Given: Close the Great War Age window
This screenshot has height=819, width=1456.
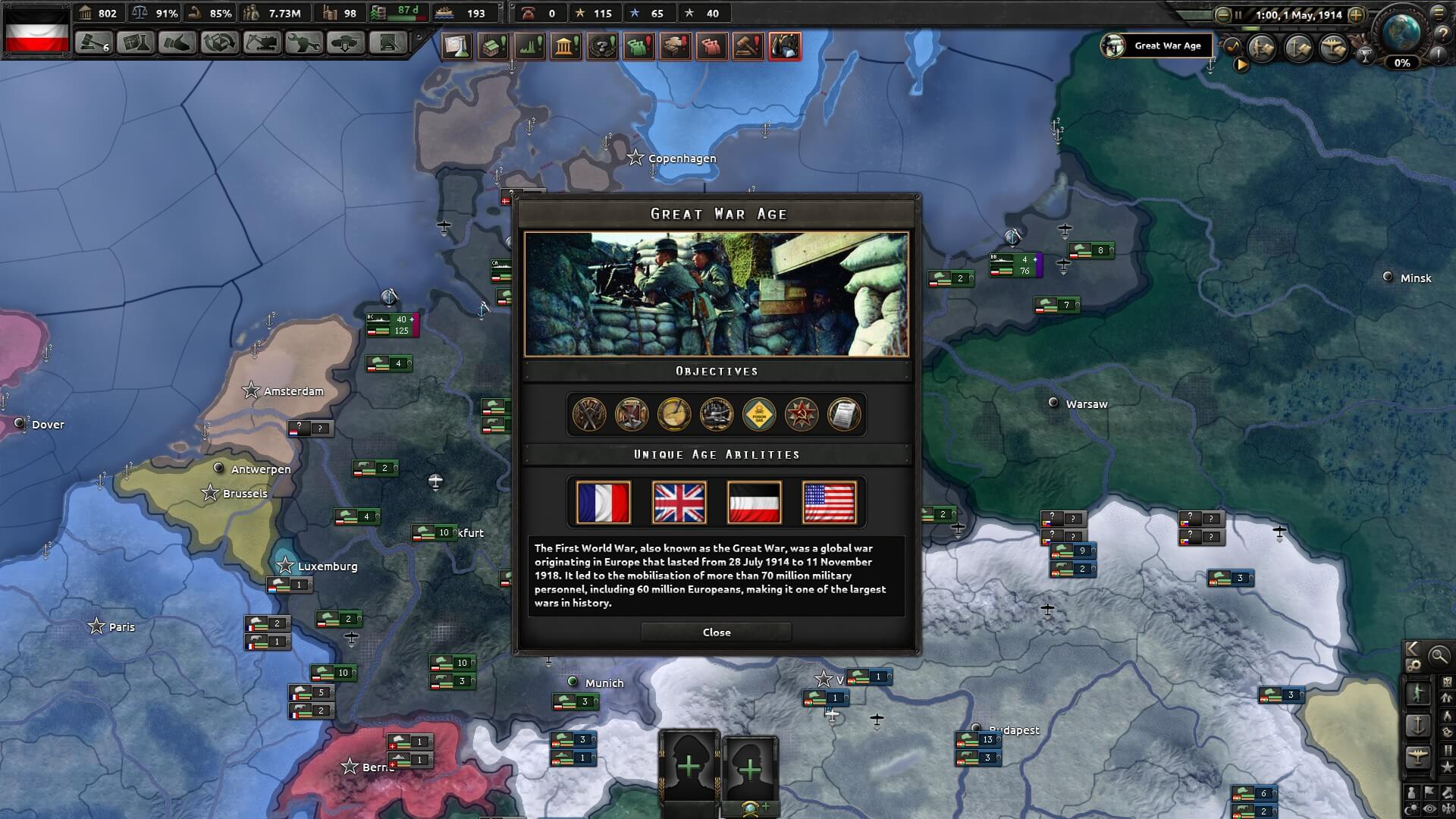Looking at the screenshot, I should click(x=716, y=632).
